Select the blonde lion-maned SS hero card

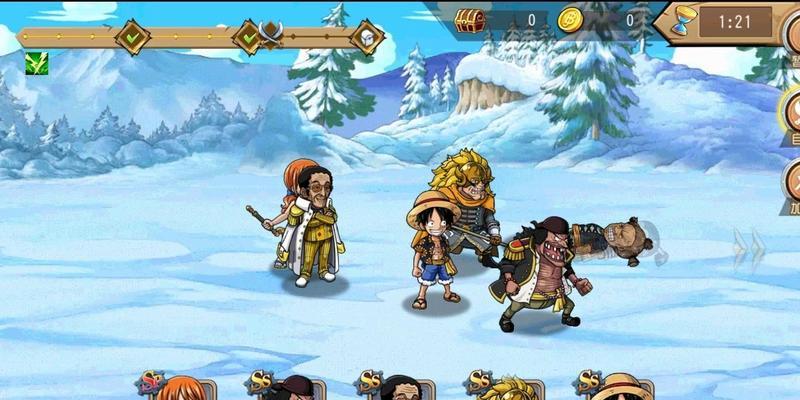pyautogui.click(x=511, y=388)
